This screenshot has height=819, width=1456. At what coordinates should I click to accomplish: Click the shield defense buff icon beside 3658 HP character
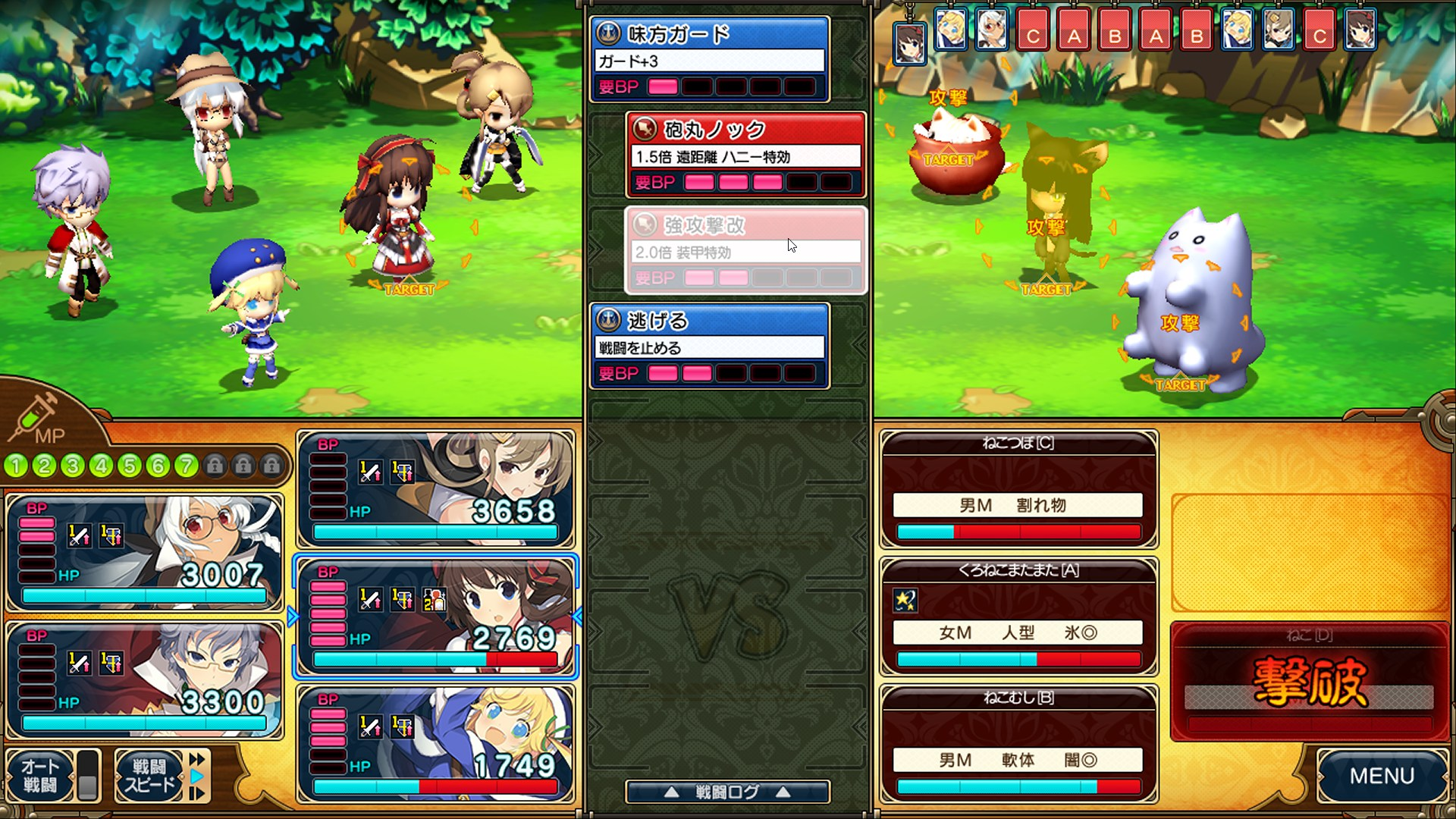[x=402, y=472]
